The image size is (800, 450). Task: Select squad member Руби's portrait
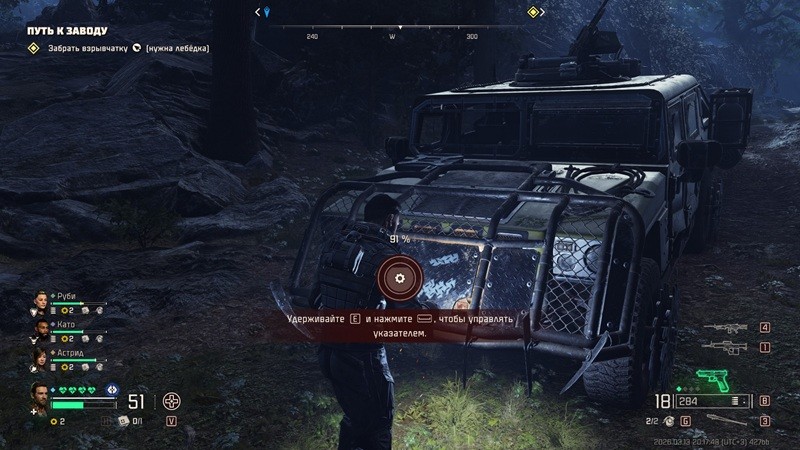42,301
